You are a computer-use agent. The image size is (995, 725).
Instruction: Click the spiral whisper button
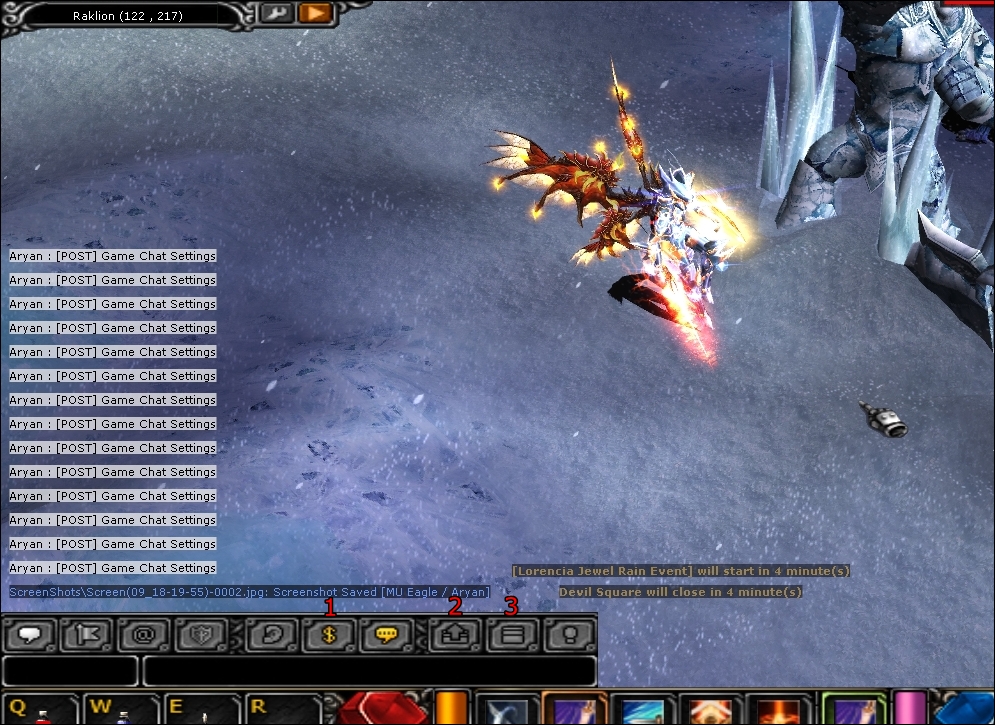click(x=271, y=635)
